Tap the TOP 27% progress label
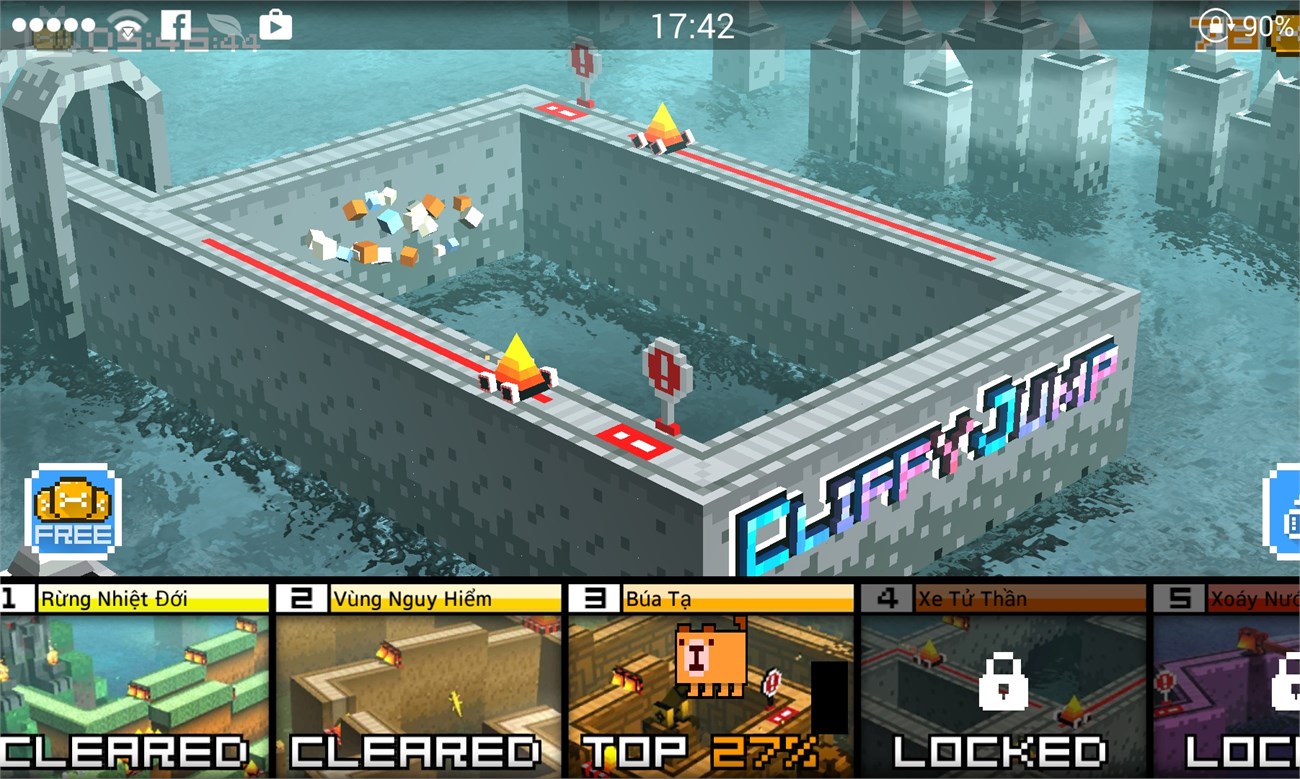 700,750
